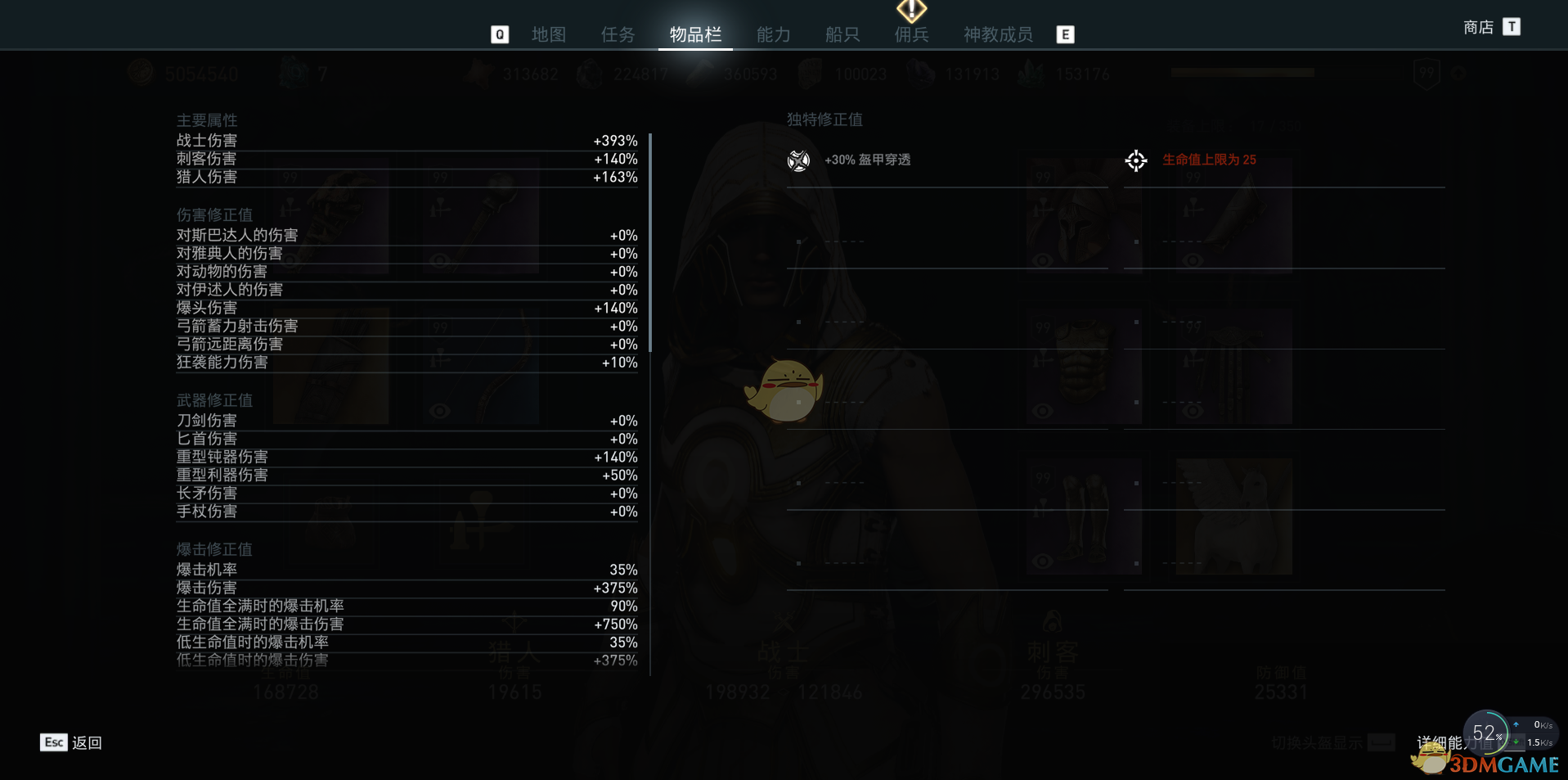Viewport: 1568px width, 780px height.
Task: Open the 地图 tab
Action: [547, 34]
